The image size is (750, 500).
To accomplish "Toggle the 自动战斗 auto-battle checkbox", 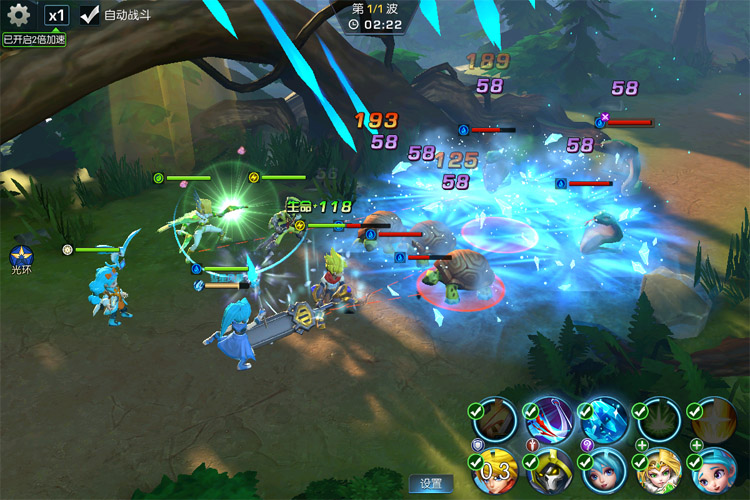I will click(90, 15).
